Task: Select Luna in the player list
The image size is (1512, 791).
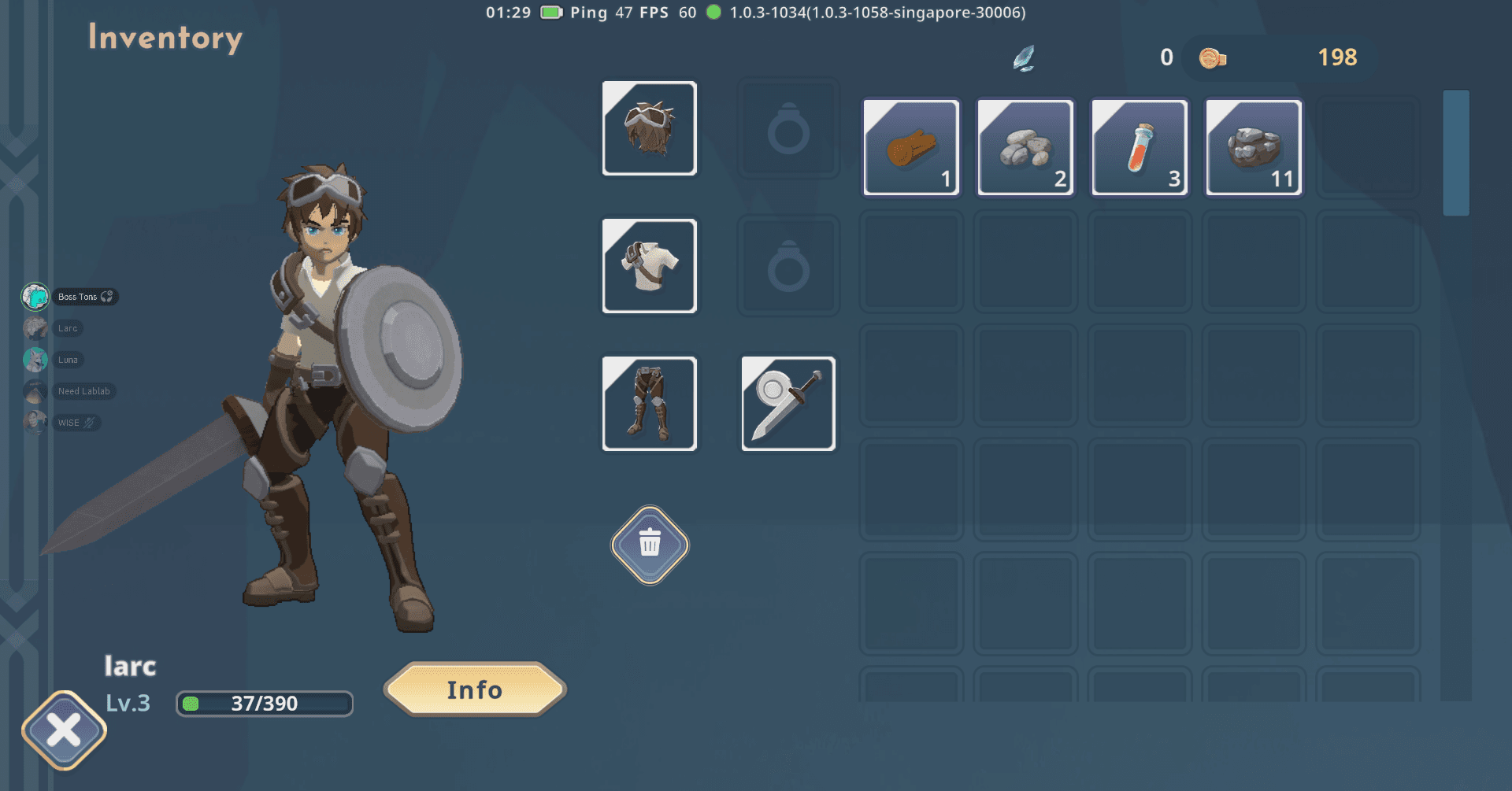Action: coord(68,360)
